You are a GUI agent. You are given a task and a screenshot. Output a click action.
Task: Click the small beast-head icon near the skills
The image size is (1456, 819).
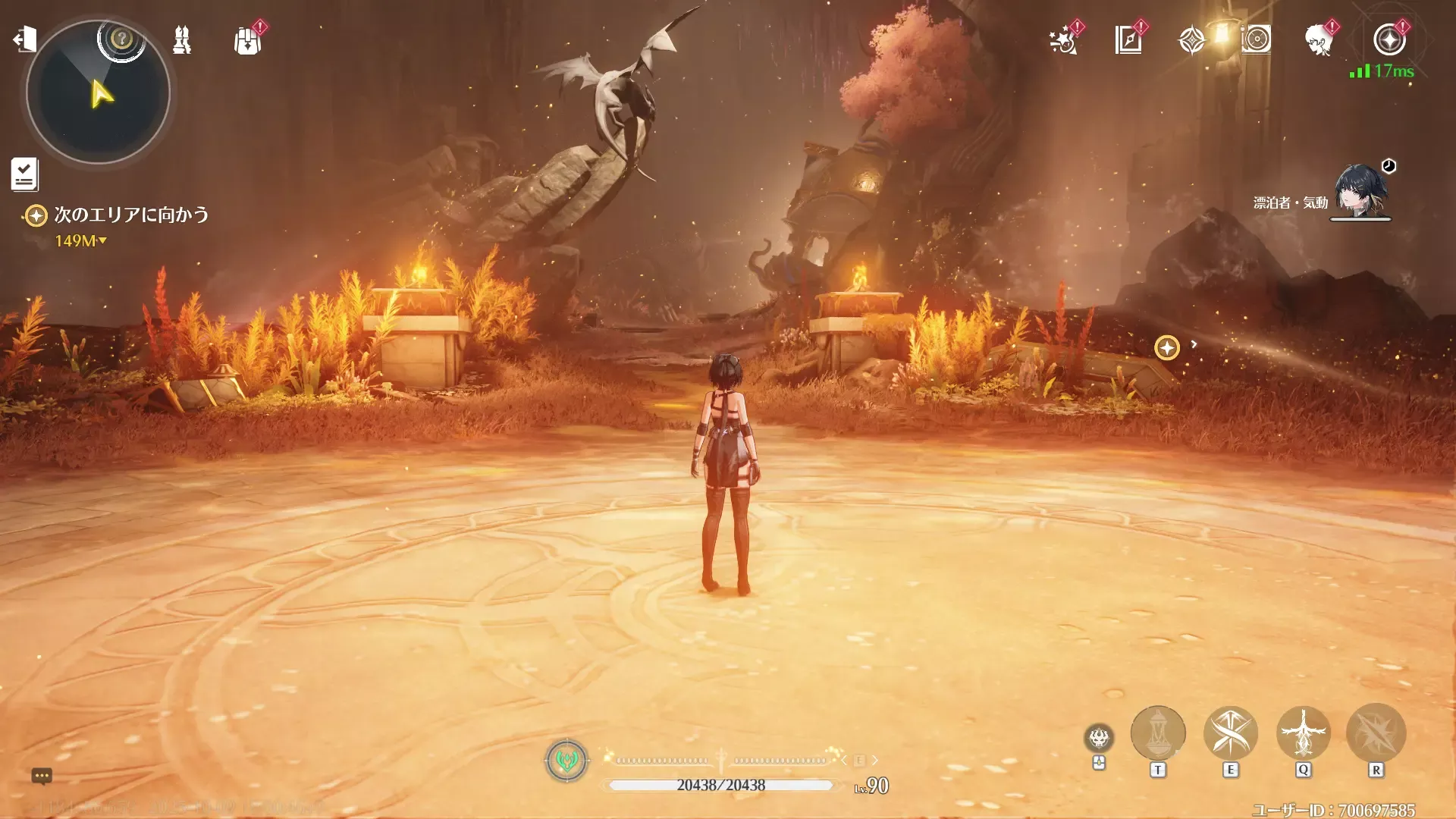point(1099,737)
